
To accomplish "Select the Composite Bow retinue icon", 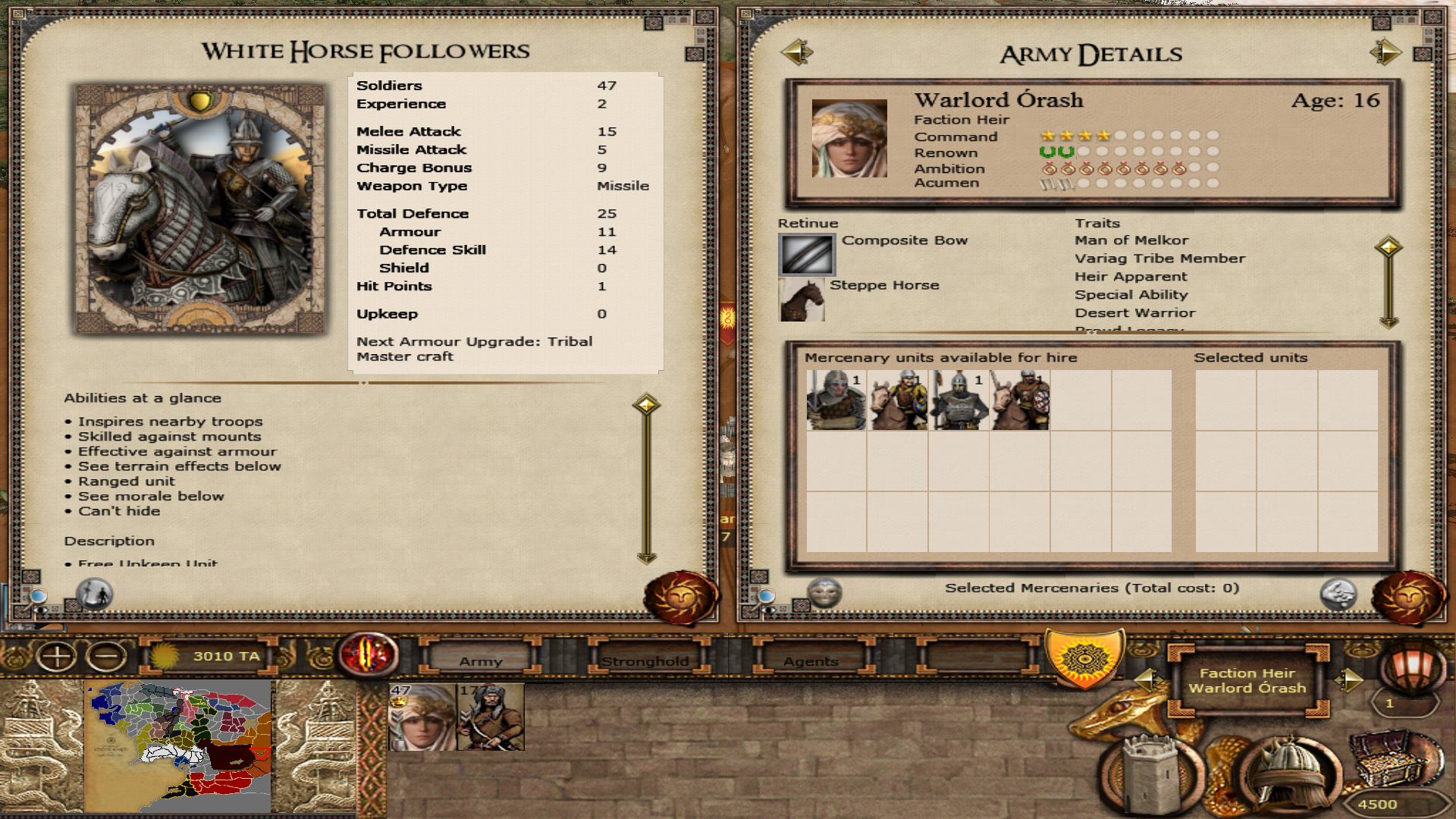I will pos(807,254).
